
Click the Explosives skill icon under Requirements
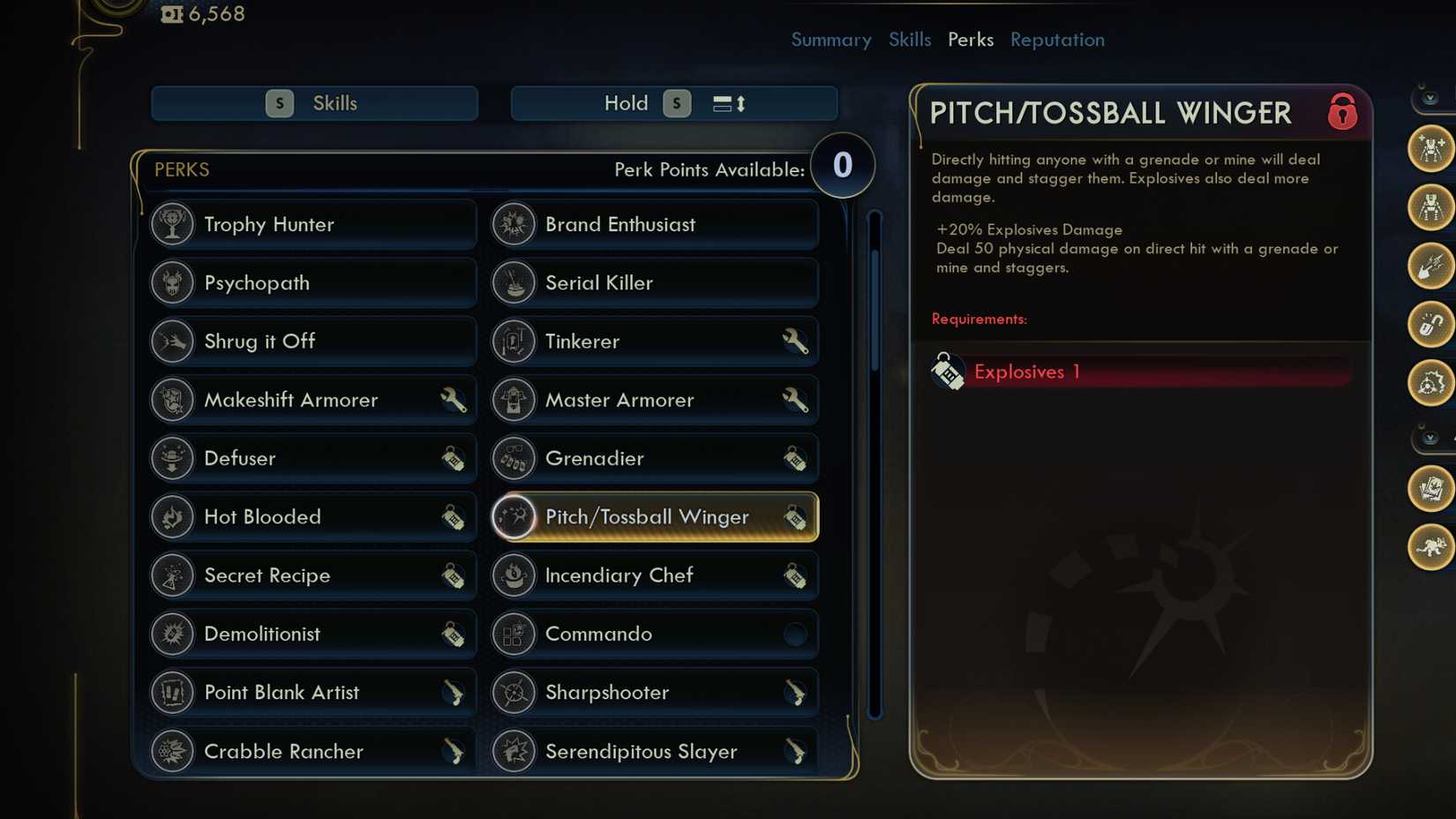tap(948, 371)
